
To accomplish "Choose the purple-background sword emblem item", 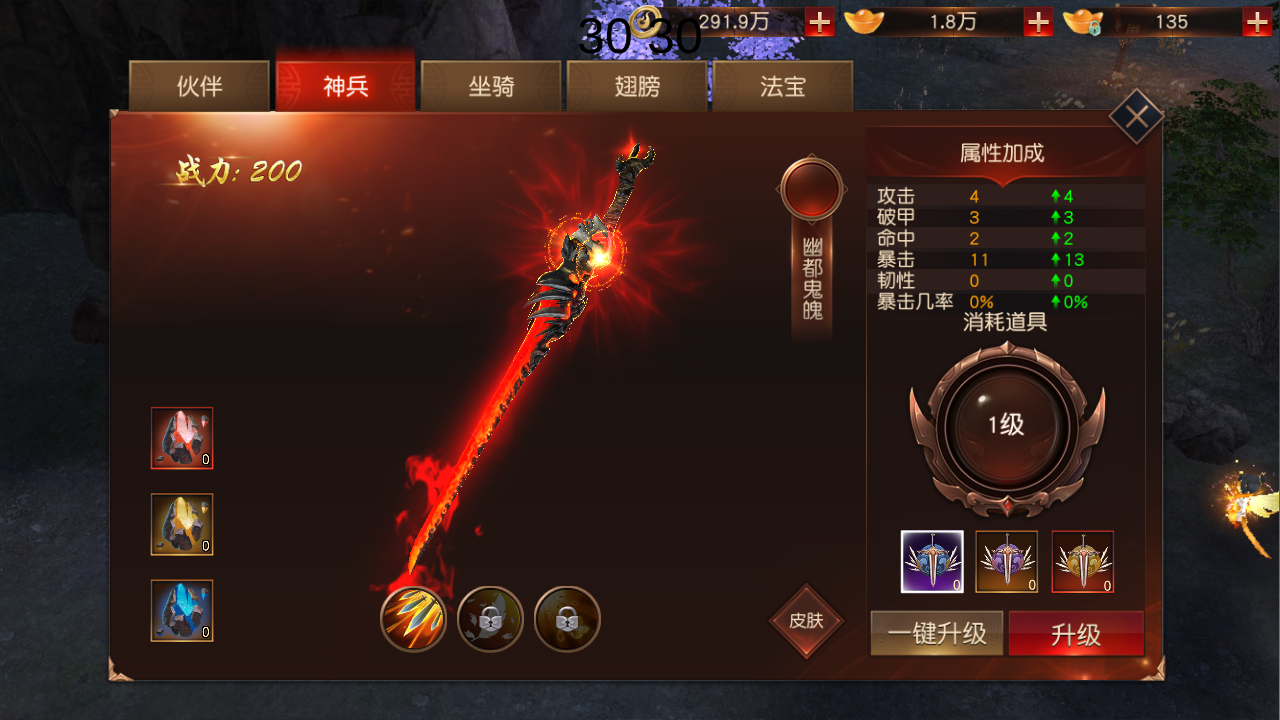I will click(932, 562).
